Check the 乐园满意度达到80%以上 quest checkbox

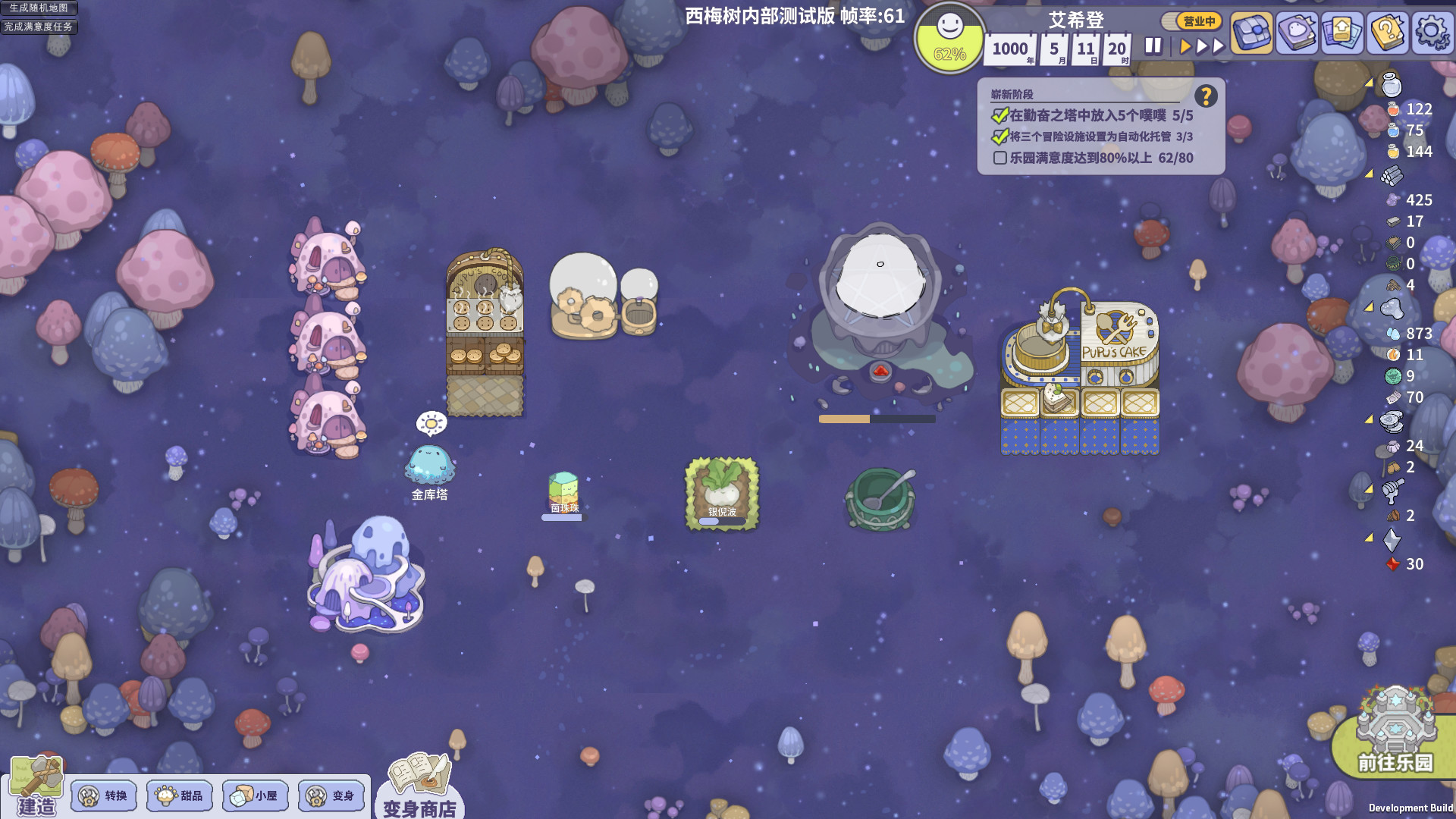click(999, 158)
